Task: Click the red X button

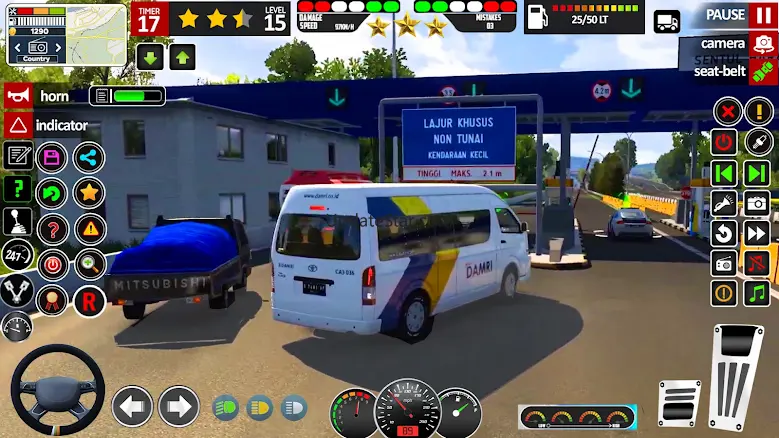Action: [x=727, y=111]
